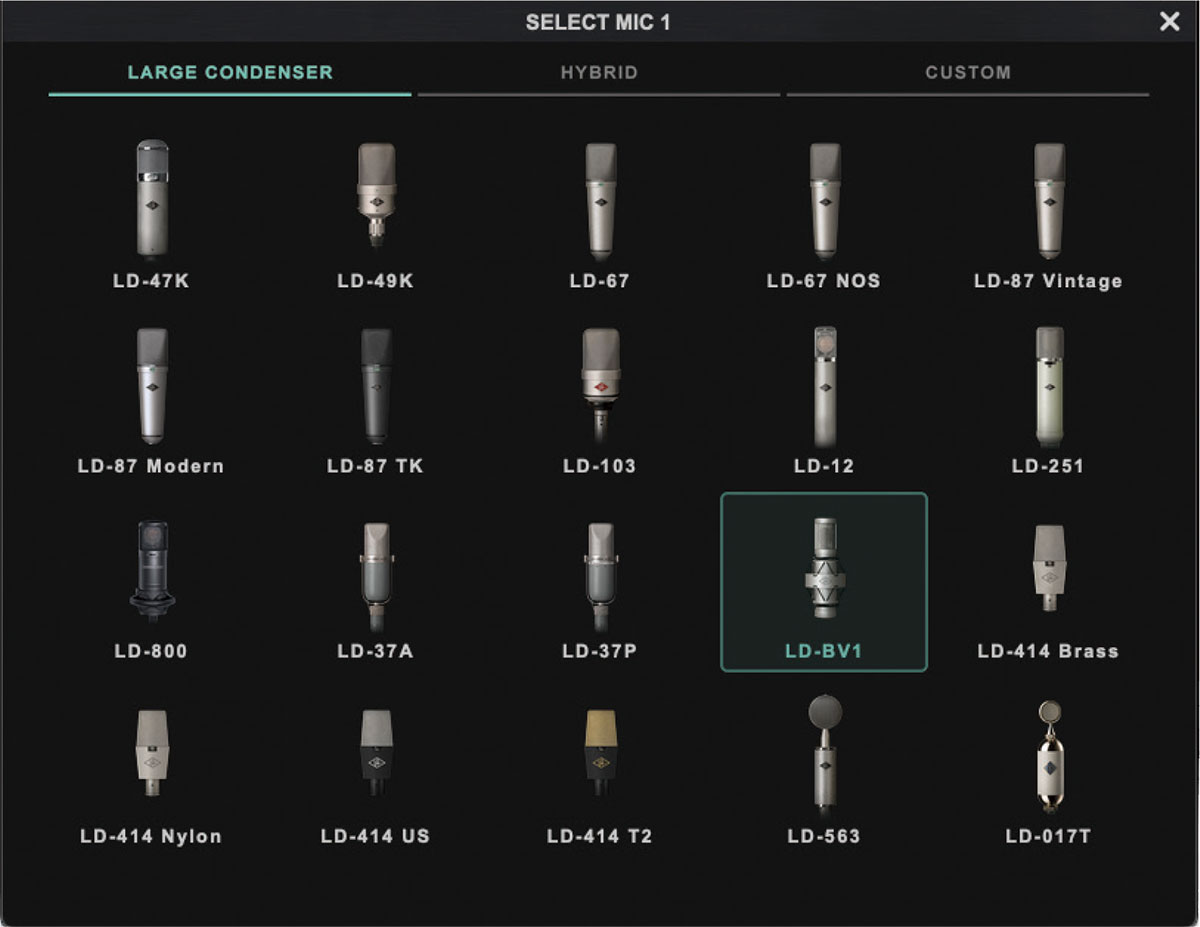Screen dimensions: 1200x927
Task: Show the Large Condenser tab
Action: pos(230,73)
